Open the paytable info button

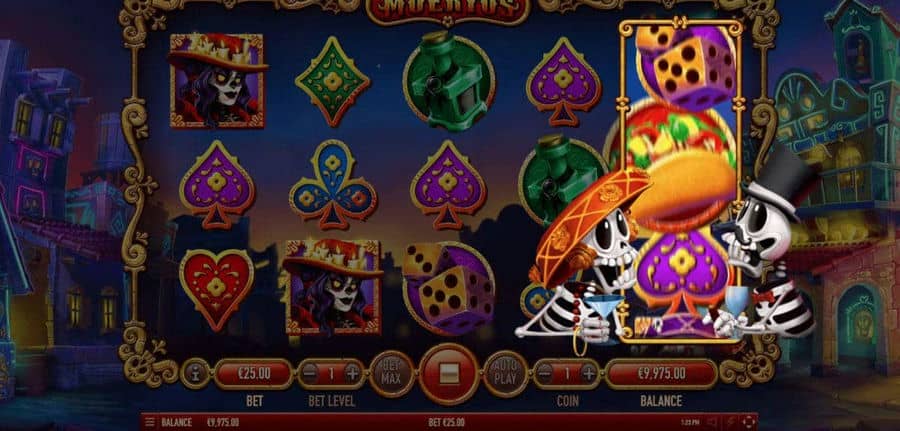[193, 374]
